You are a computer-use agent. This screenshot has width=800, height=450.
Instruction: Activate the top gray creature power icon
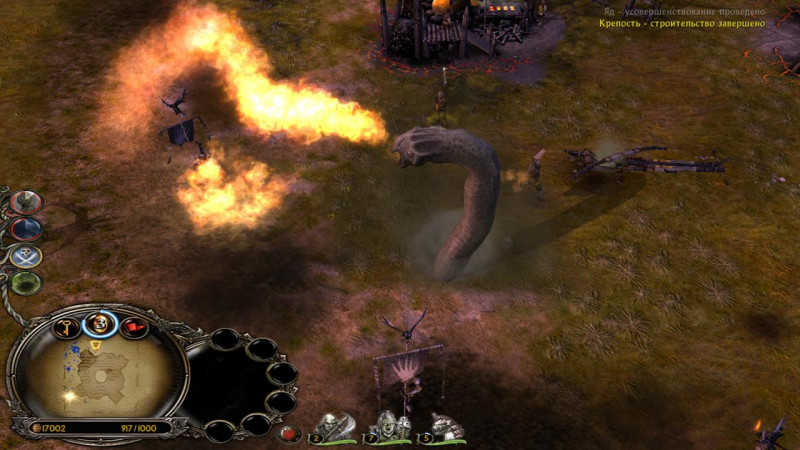click(x=26, y=201)
